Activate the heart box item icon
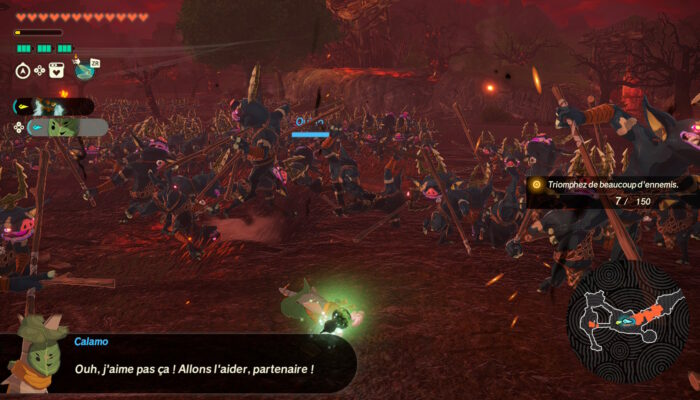This screenshot has width=700, height=400. point(58,71)
